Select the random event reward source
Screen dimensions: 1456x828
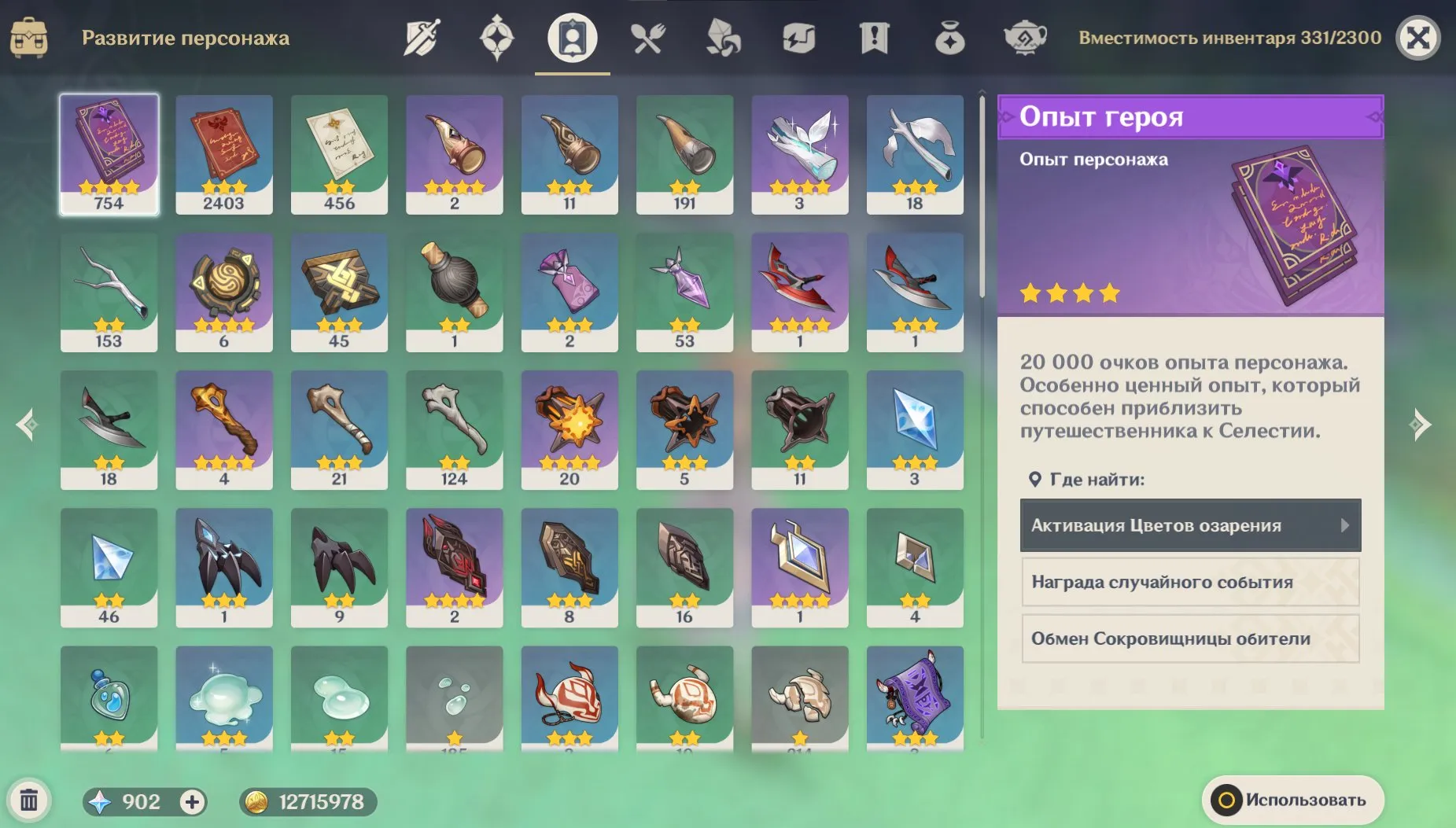[1190, 582]
